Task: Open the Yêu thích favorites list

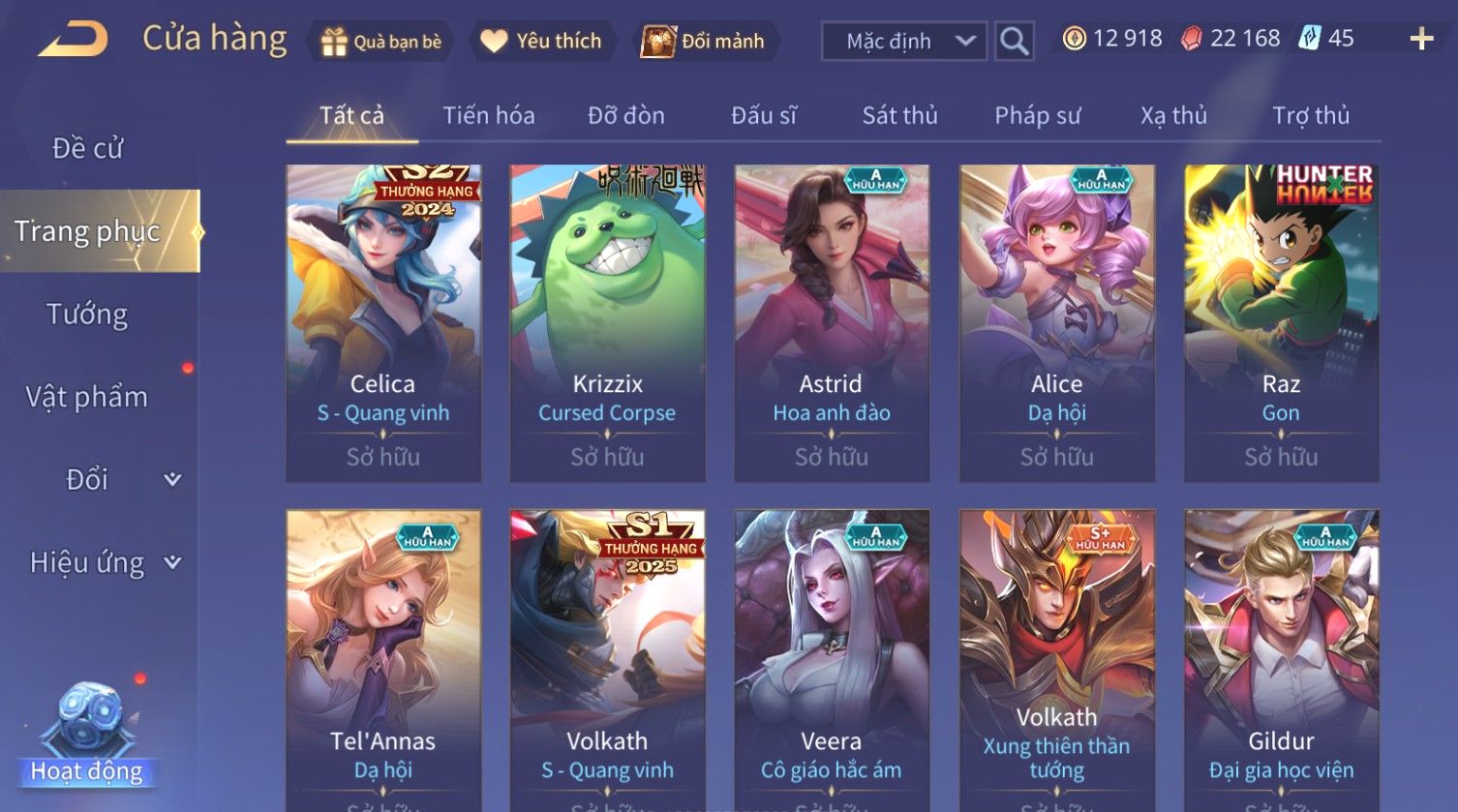Action: 542,42
